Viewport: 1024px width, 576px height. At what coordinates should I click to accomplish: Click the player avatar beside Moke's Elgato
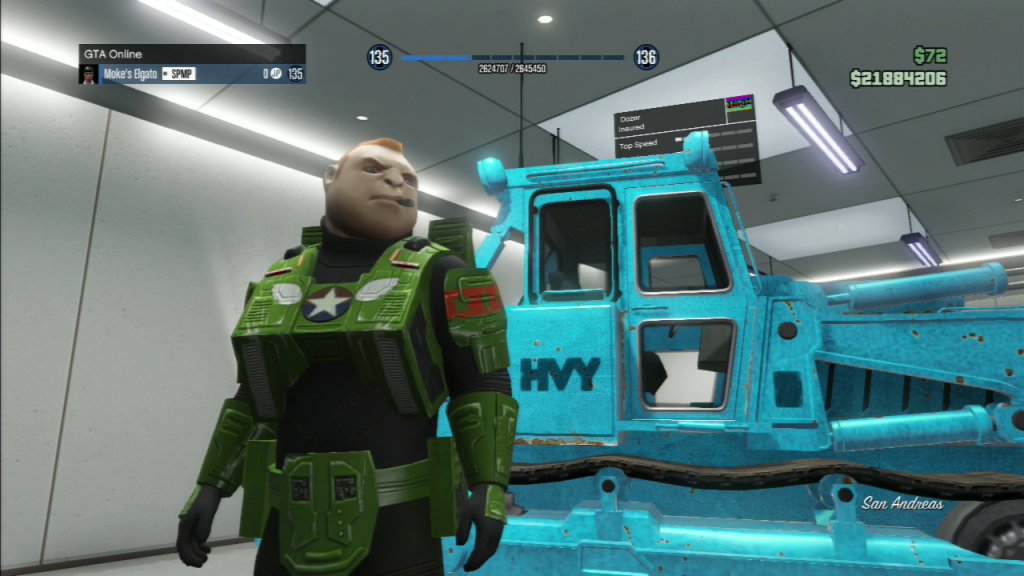click(x=89, y=74)
